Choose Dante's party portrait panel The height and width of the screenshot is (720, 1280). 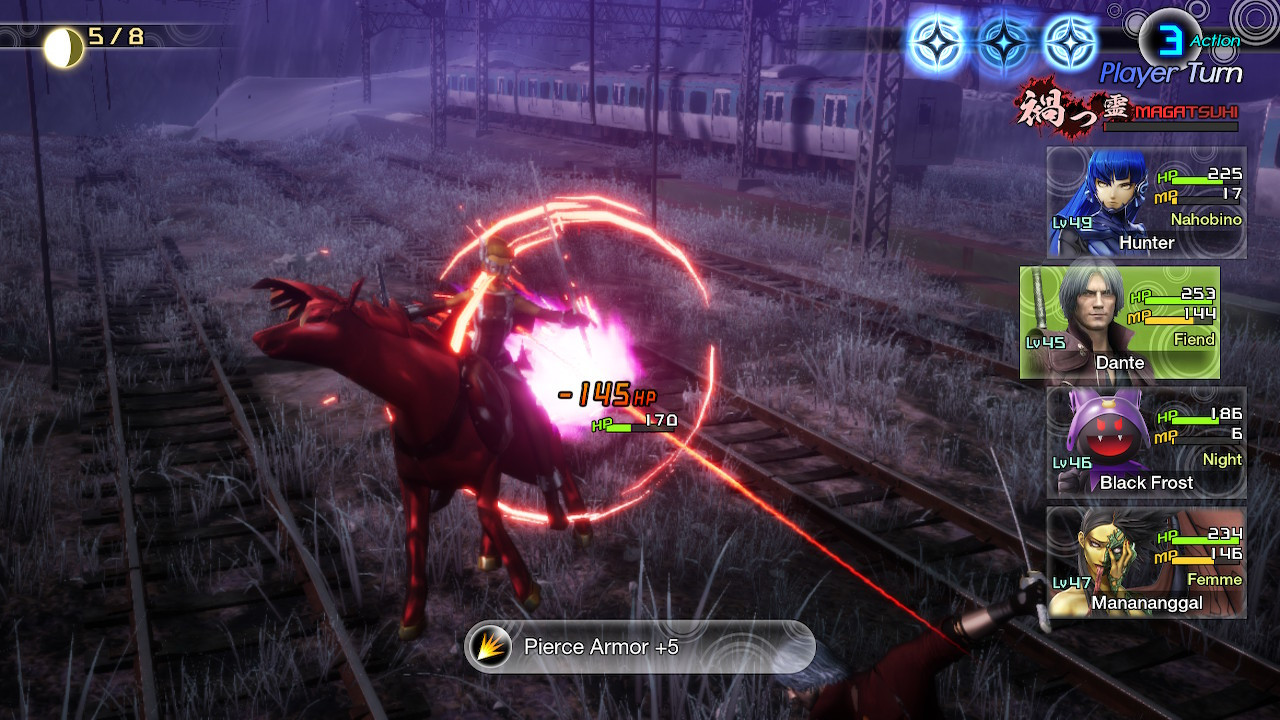[1120, 322]
